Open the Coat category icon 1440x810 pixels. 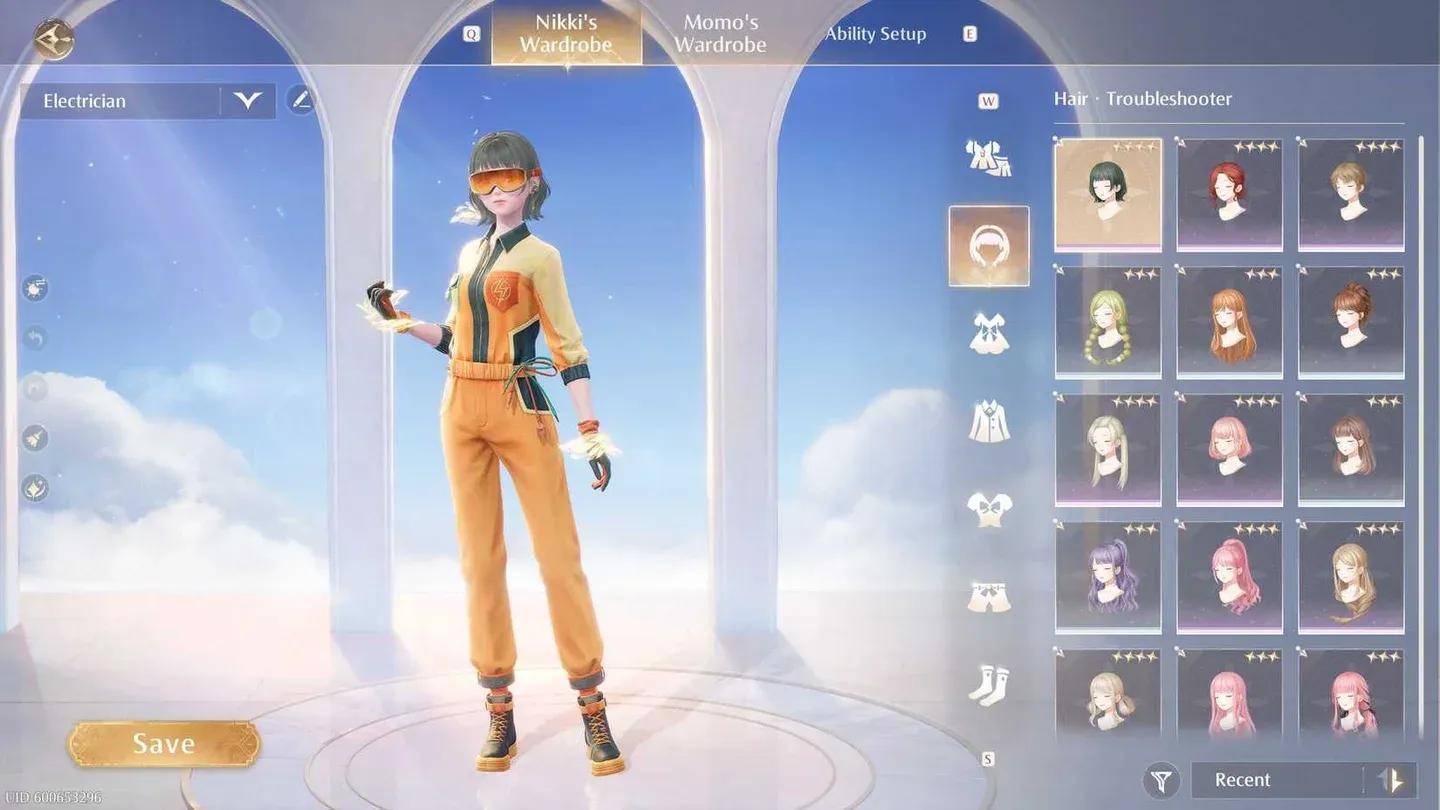pos(988,420)
